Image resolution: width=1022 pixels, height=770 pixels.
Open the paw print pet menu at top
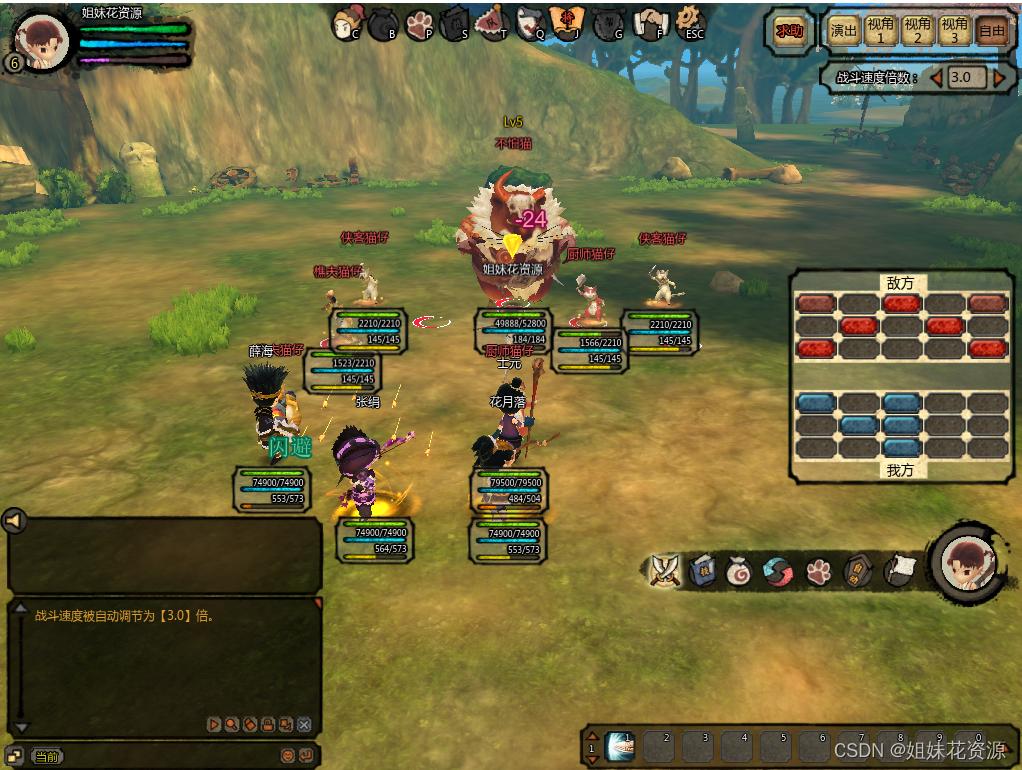[x=419, y=24]
